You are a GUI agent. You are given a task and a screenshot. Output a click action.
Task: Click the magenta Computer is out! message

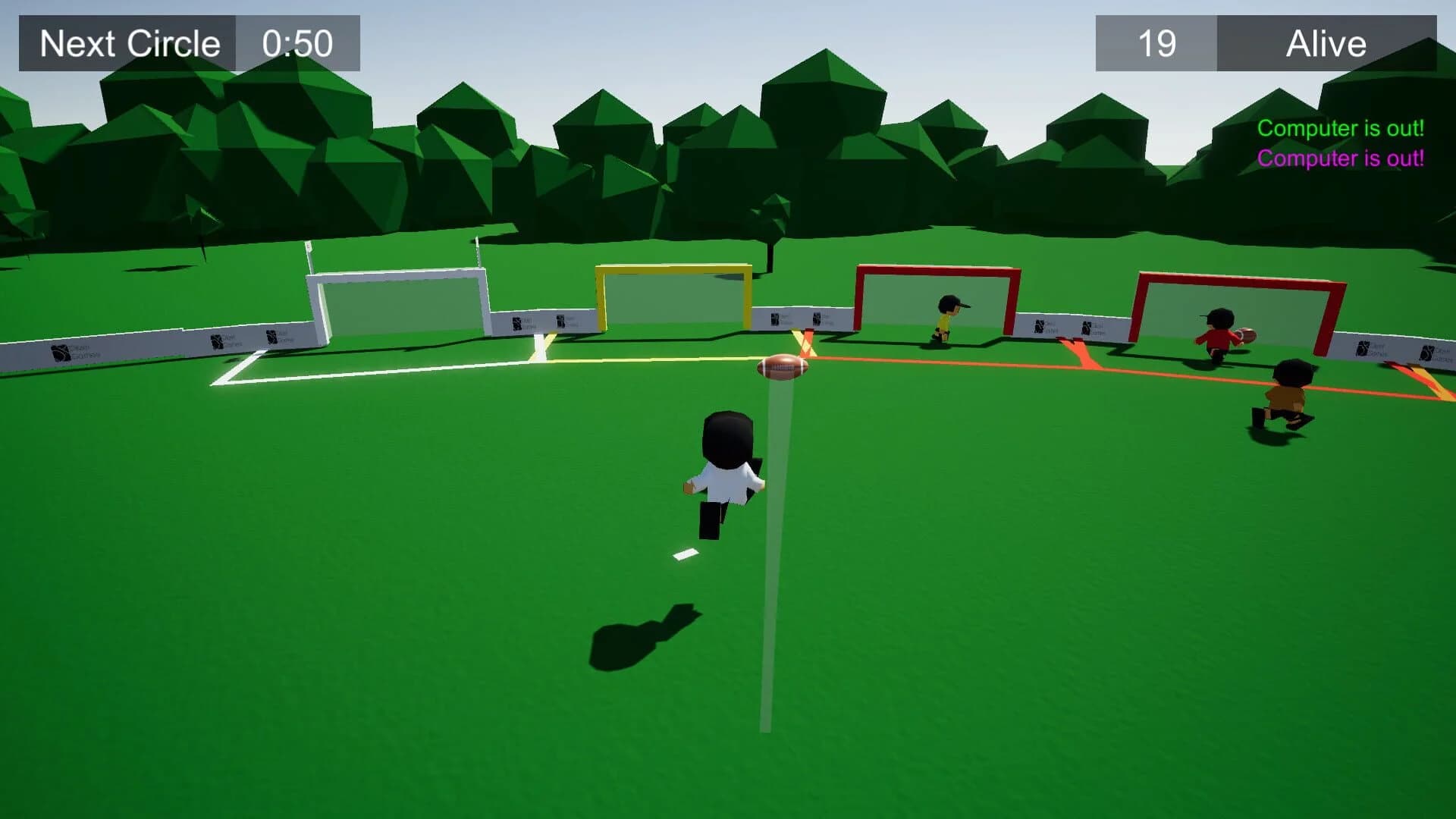(1341, 160)
